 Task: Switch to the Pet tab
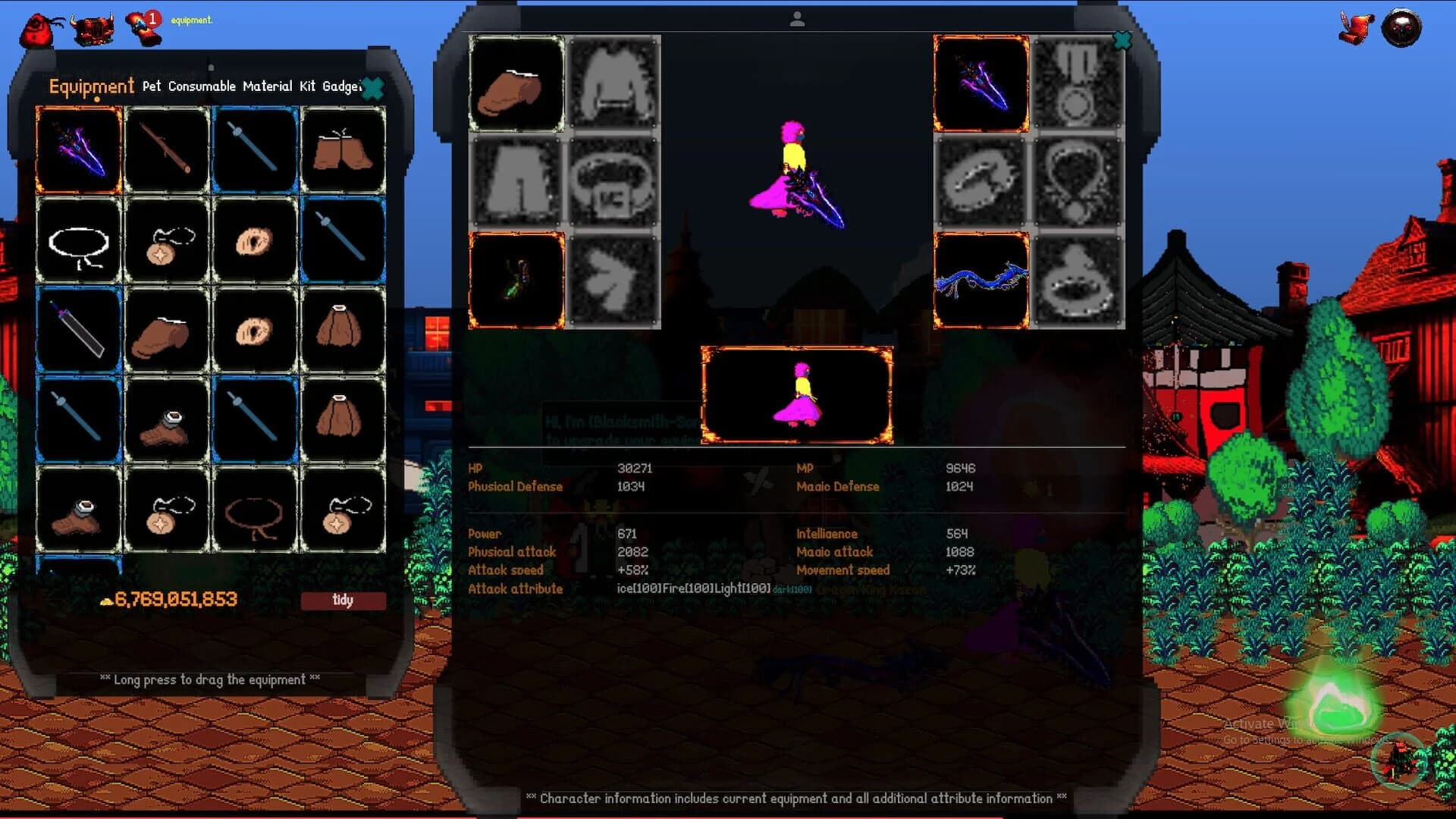(150, 86)
